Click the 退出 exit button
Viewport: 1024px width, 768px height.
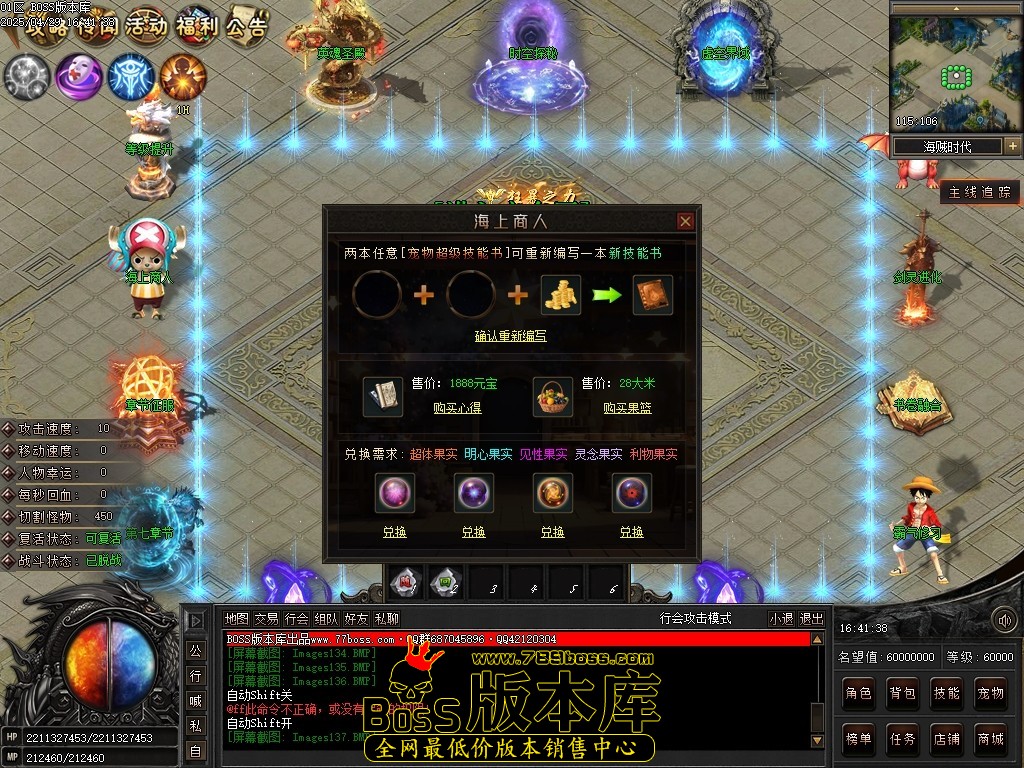811,619
